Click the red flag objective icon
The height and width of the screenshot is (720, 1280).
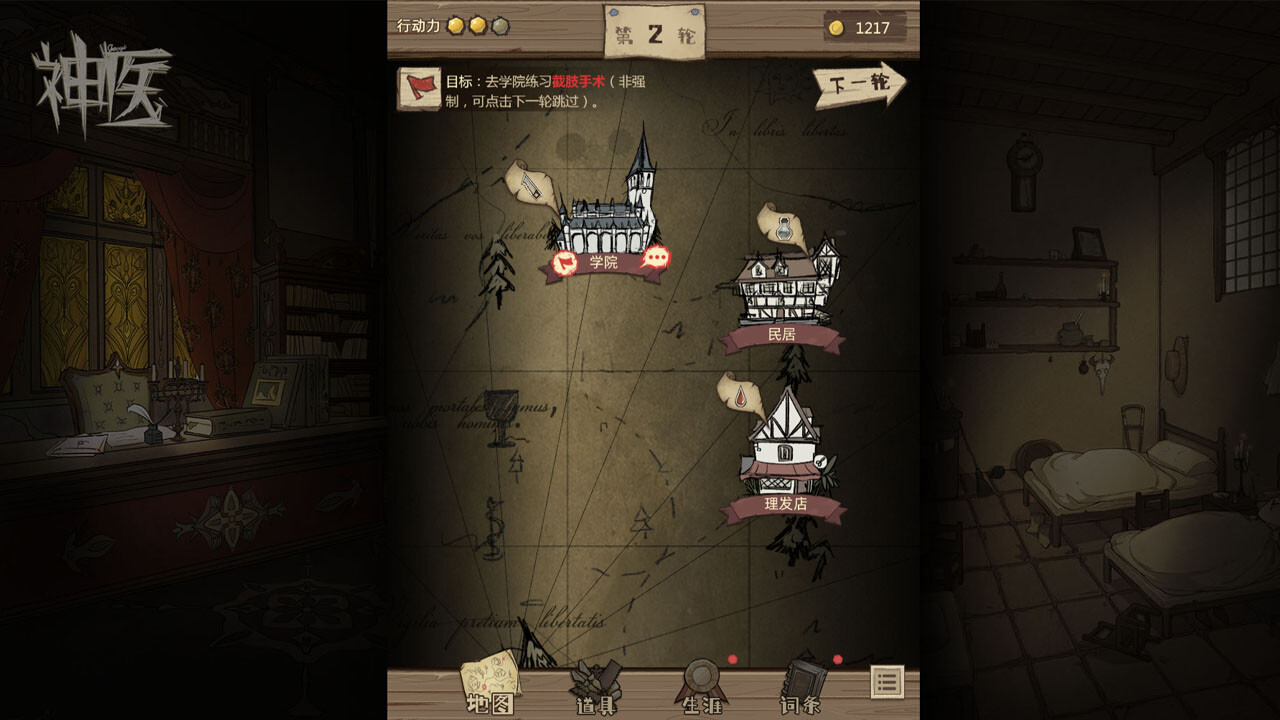tap(419, 88)
